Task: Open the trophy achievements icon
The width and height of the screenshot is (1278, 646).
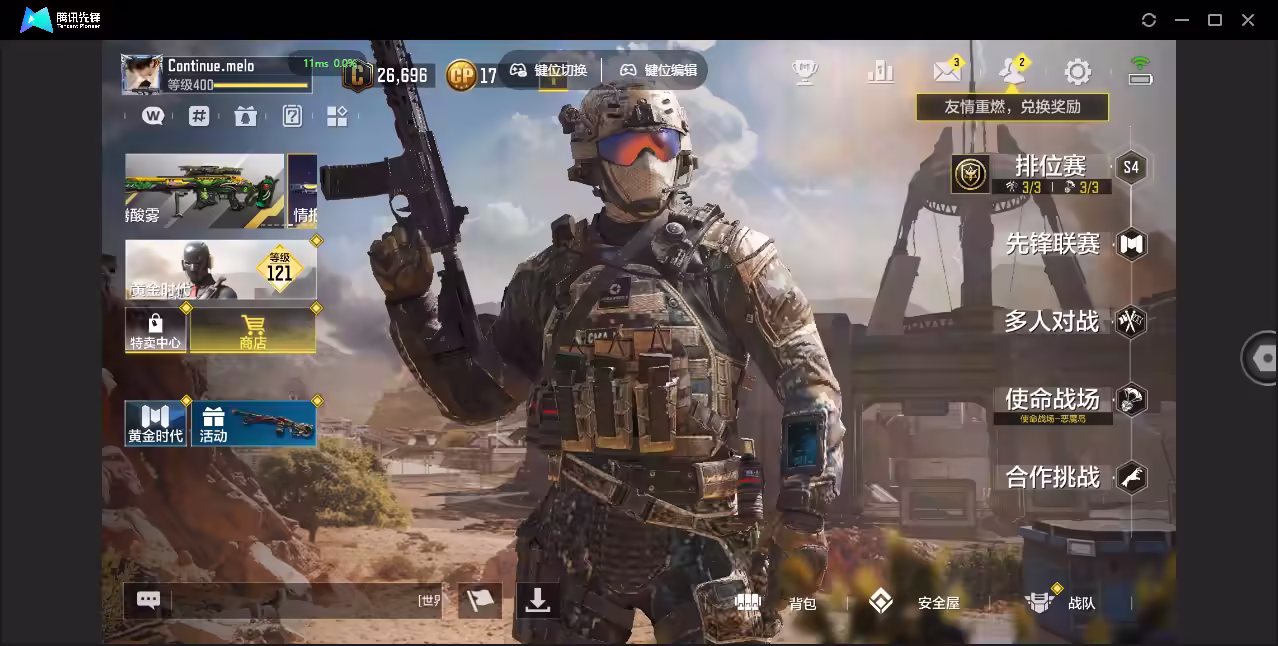Action: coord(805,72)
